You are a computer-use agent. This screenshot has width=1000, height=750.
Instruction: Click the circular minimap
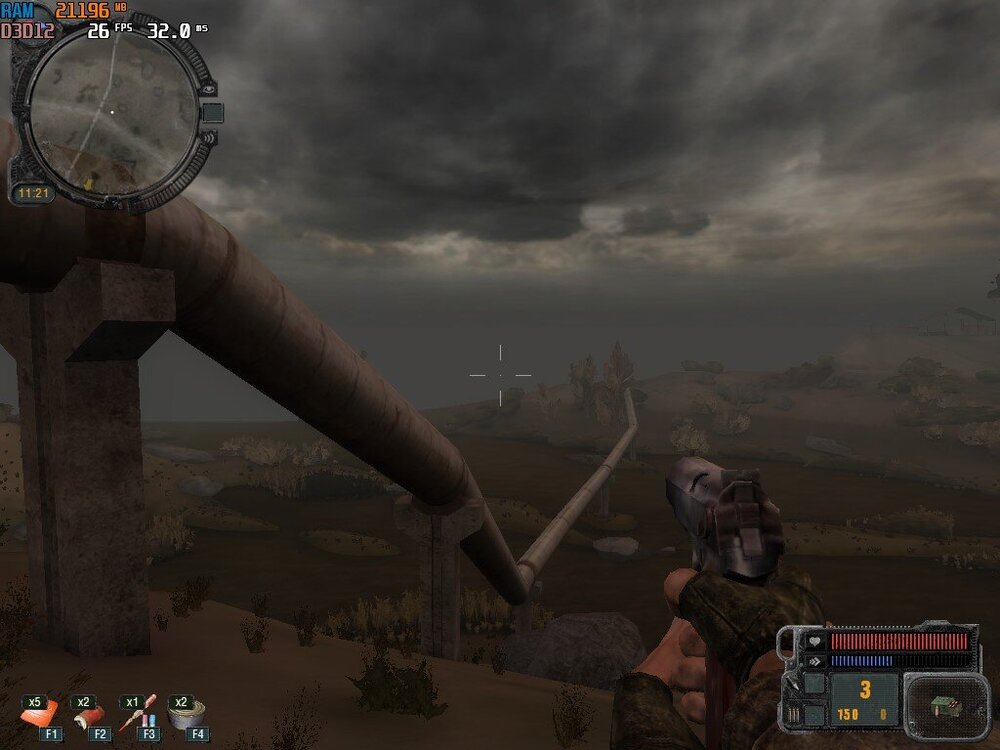111,110
